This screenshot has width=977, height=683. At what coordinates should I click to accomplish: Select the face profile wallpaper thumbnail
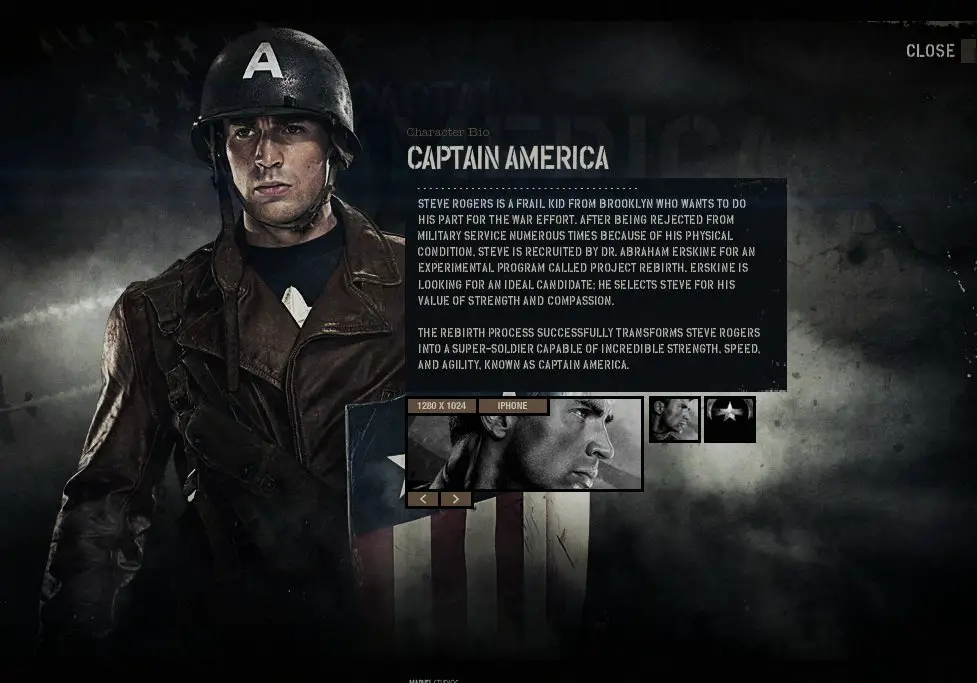pos(674,420)
